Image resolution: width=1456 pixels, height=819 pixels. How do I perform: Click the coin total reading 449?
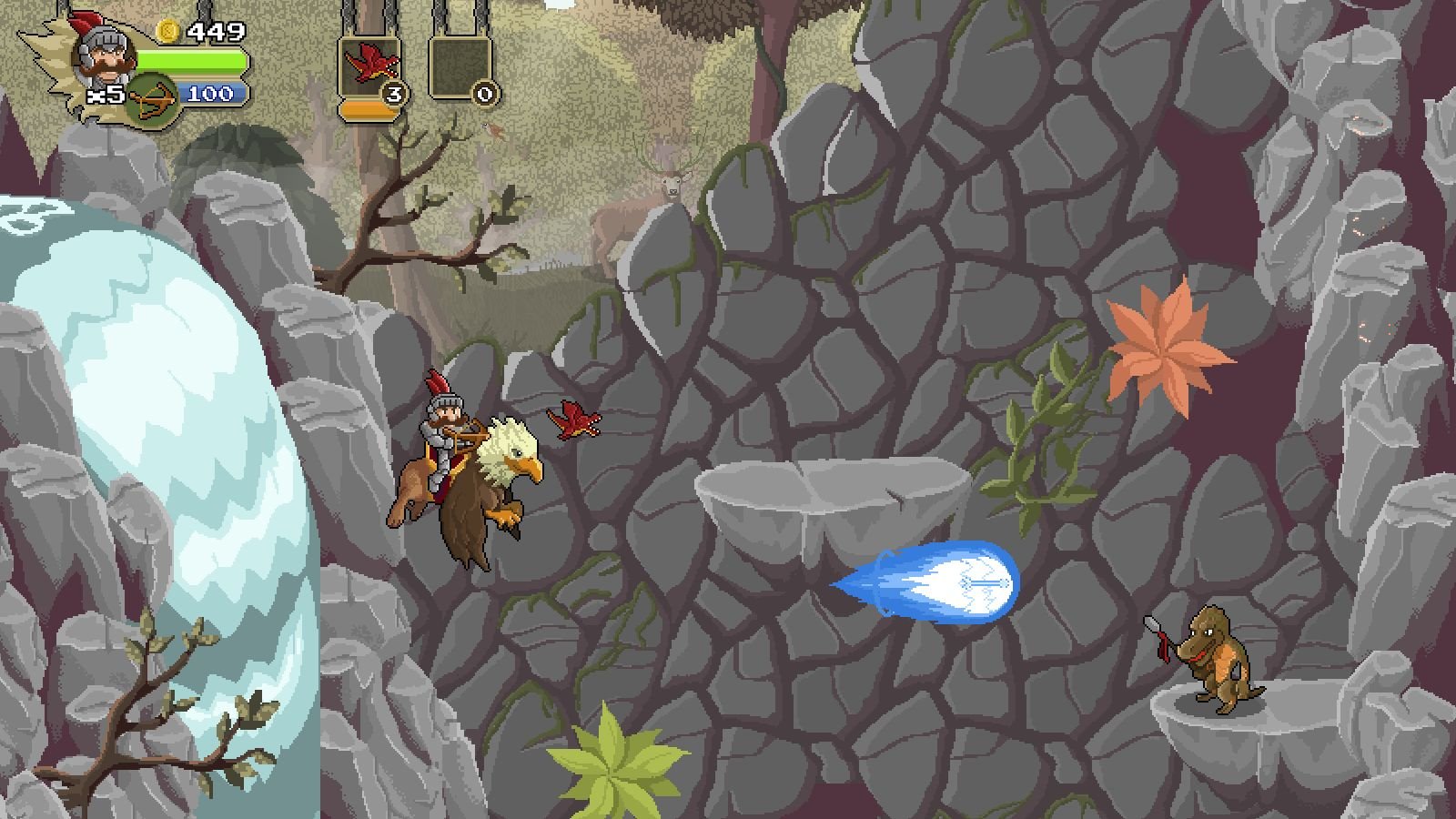(x=217, y=31)
